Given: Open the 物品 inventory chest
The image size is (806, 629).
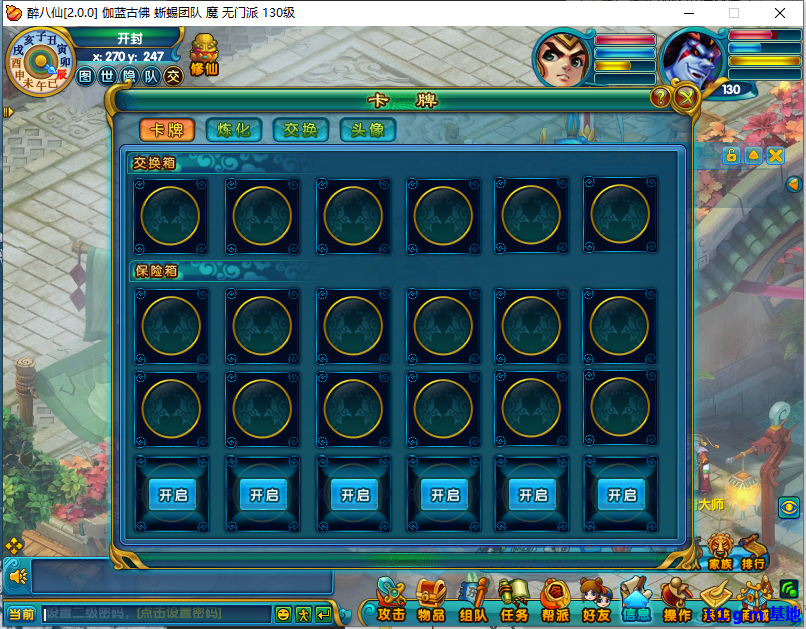Looking at the screenshot, I should pos(431,602).
